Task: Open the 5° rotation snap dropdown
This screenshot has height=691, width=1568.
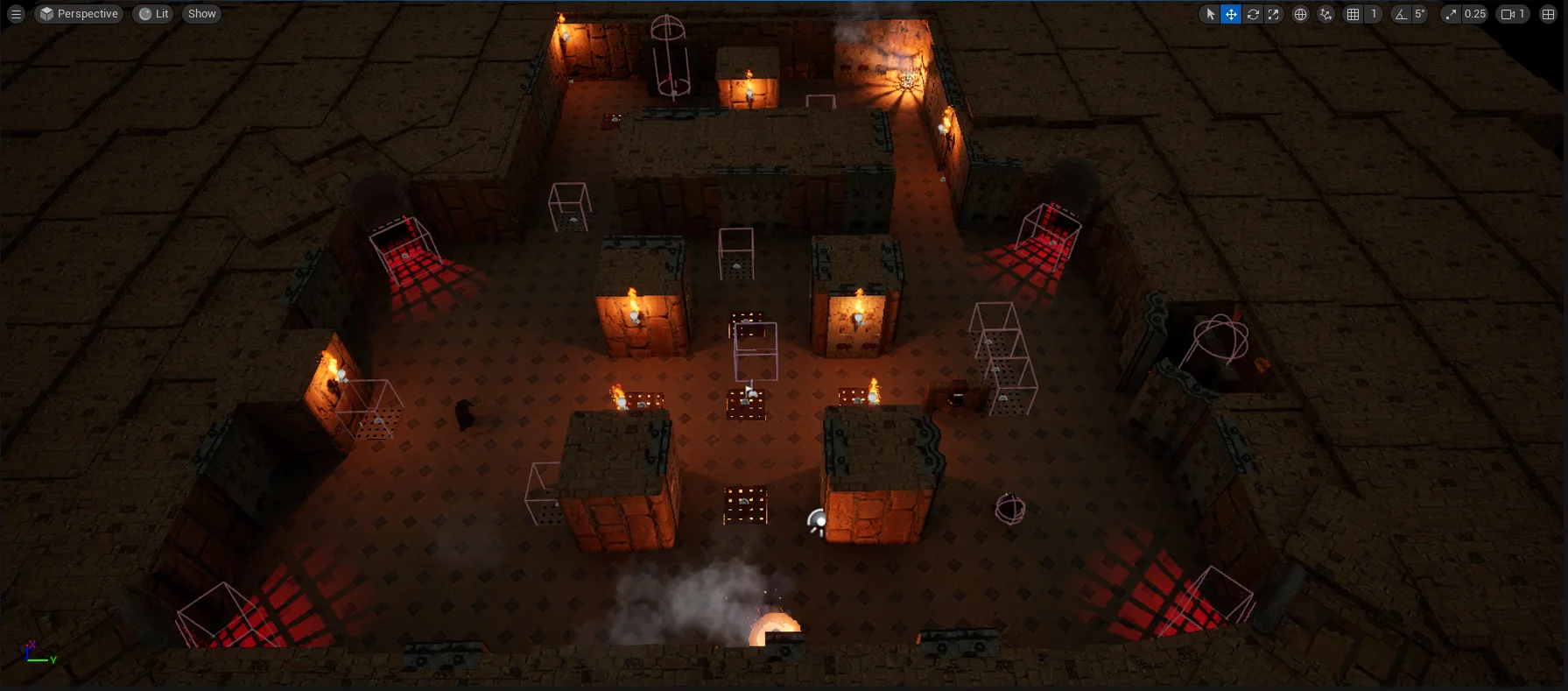Action: (1420, 14)
